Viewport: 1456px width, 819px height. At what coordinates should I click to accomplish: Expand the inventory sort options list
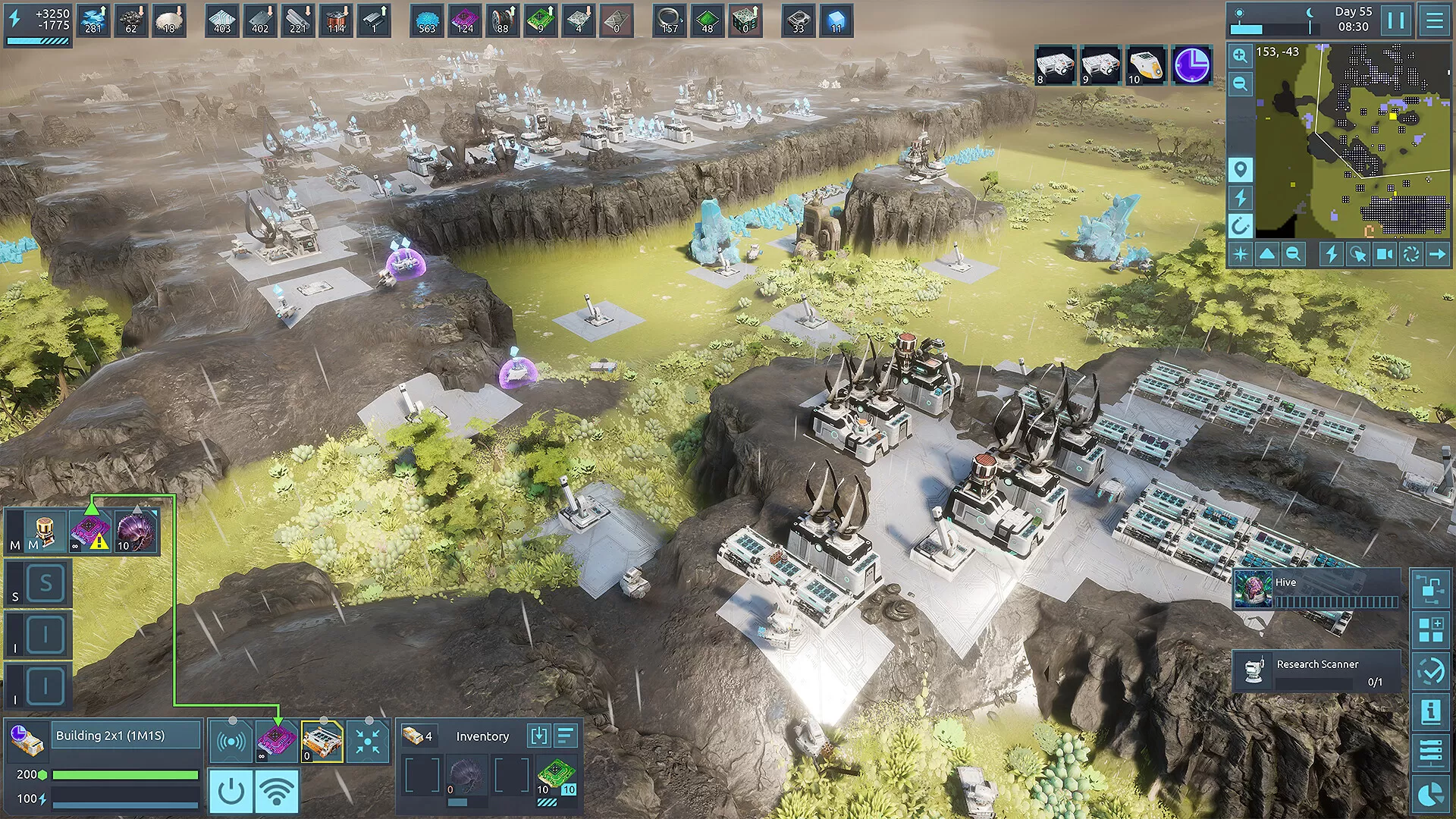(566, 735)
